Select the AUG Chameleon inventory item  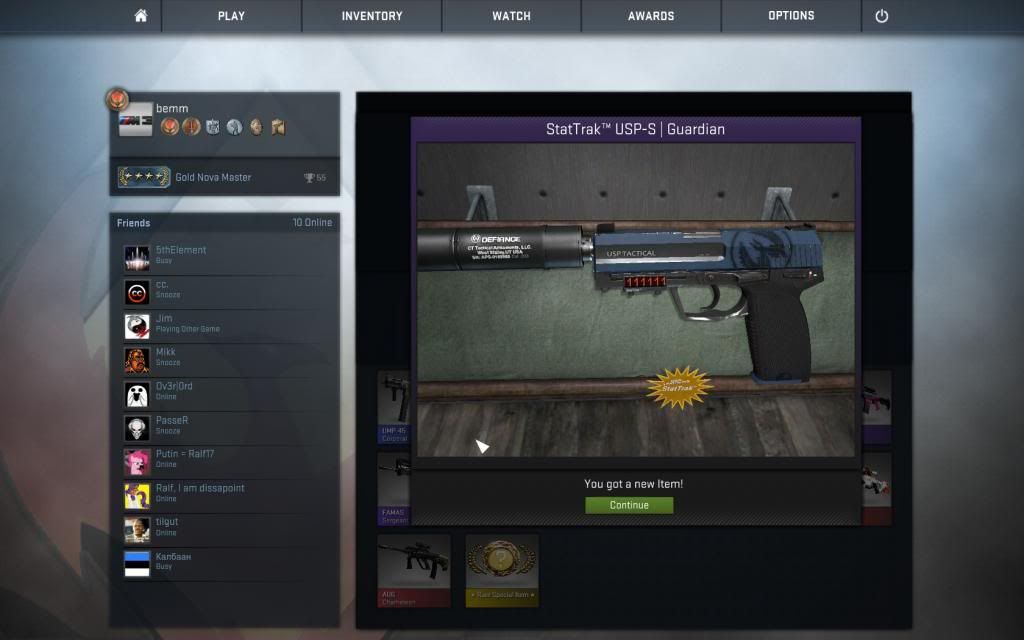tap(414, 570)
